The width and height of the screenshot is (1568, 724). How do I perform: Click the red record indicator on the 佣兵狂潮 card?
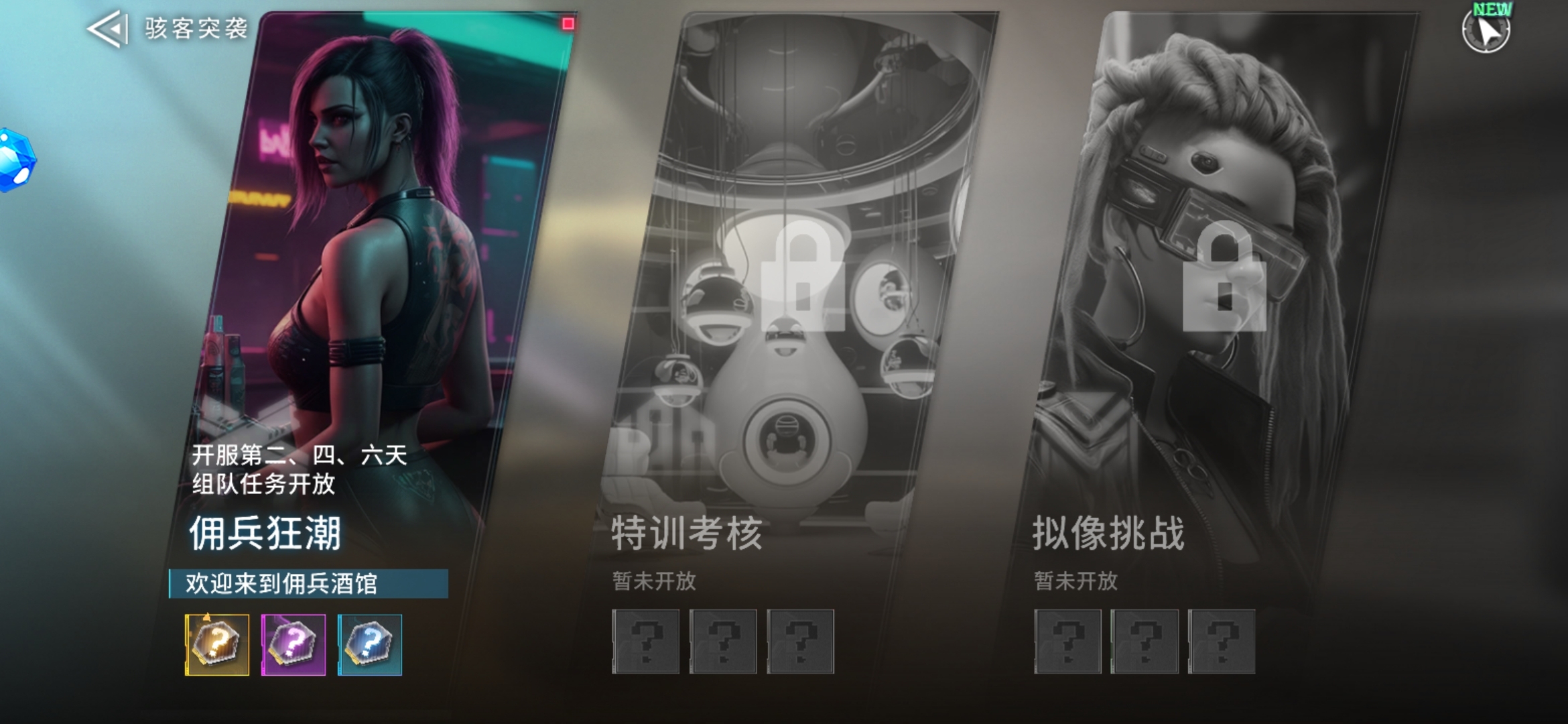coord(569,25)
